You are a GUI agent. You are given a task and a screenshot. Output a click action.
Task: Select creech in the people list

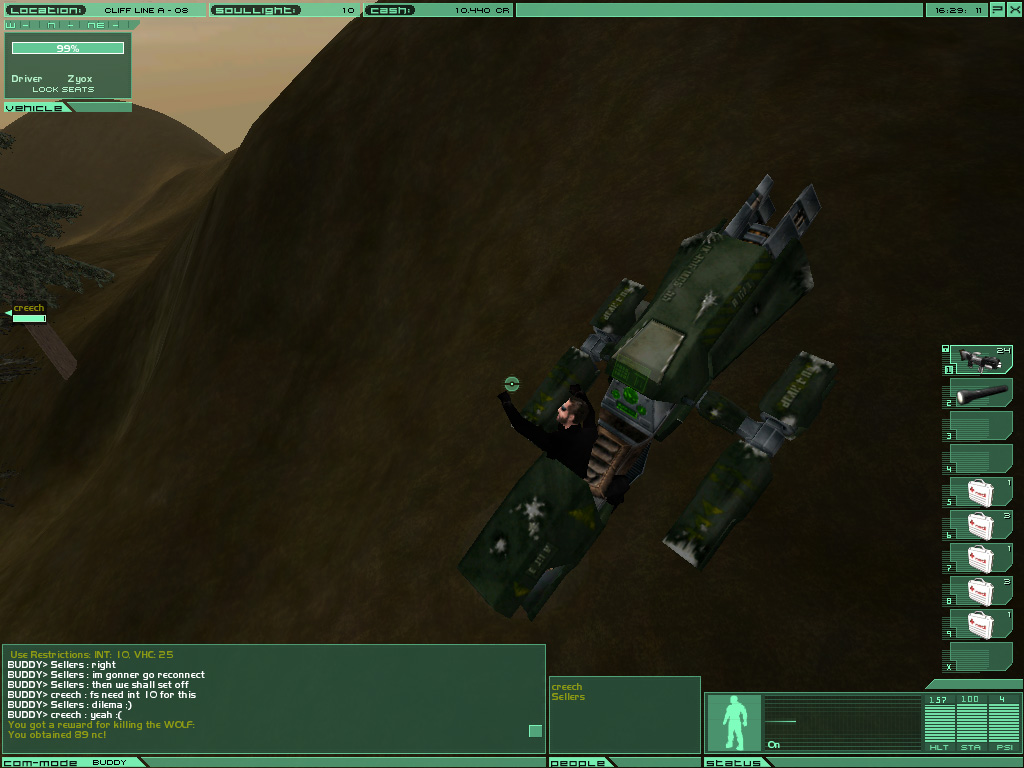[x=567, y=687]
